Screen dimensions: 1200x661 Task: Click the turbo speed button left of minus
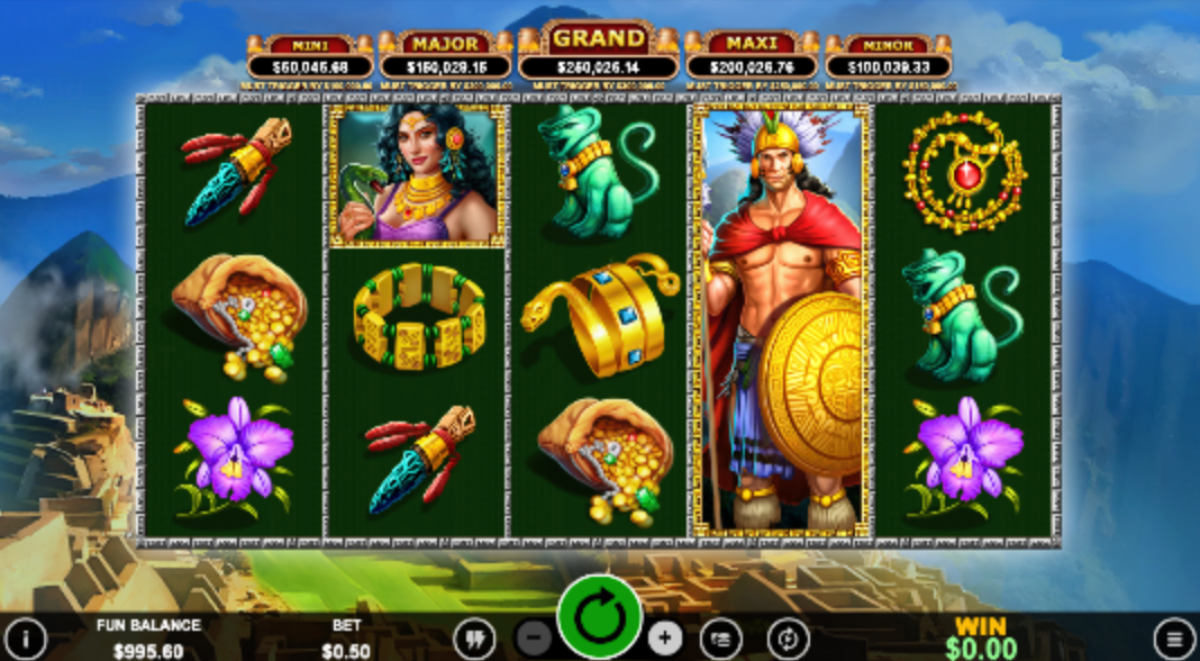[474, 638]
